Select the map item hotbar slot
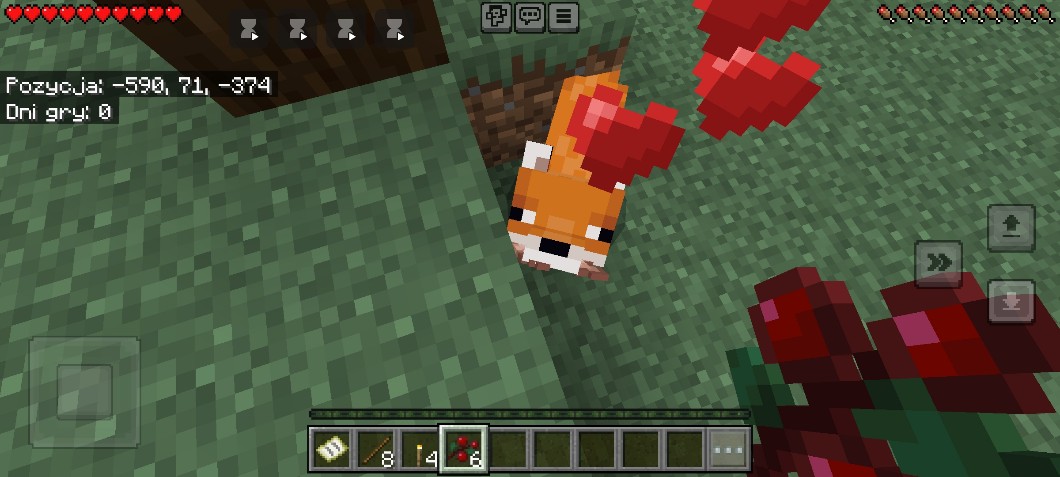Image resolution: width=1060 pixels, height=477 pixels. [330, 450]
